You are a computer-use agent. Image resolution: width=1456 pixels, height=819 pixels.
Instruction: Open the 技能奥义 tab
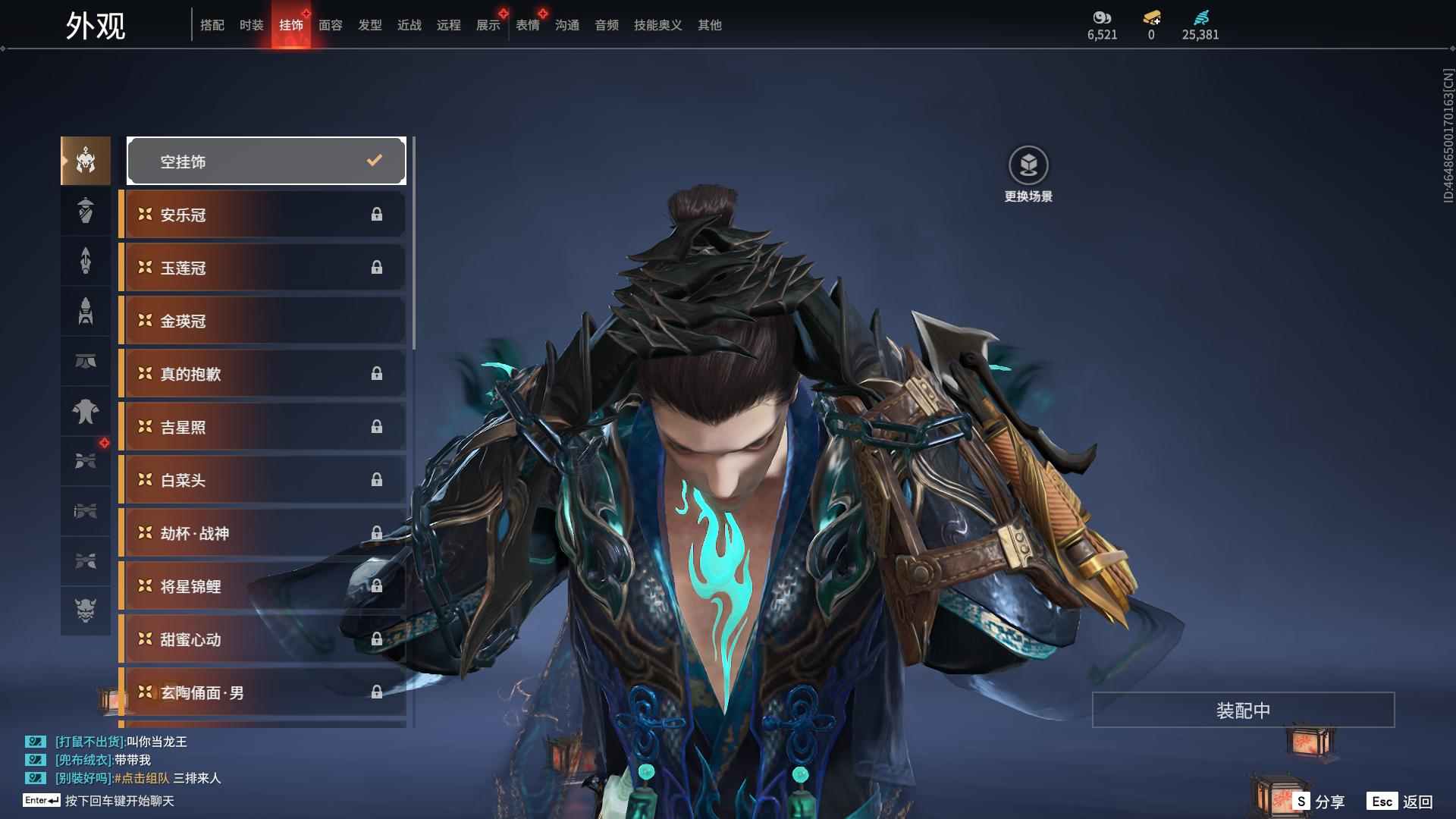point(657,25)
